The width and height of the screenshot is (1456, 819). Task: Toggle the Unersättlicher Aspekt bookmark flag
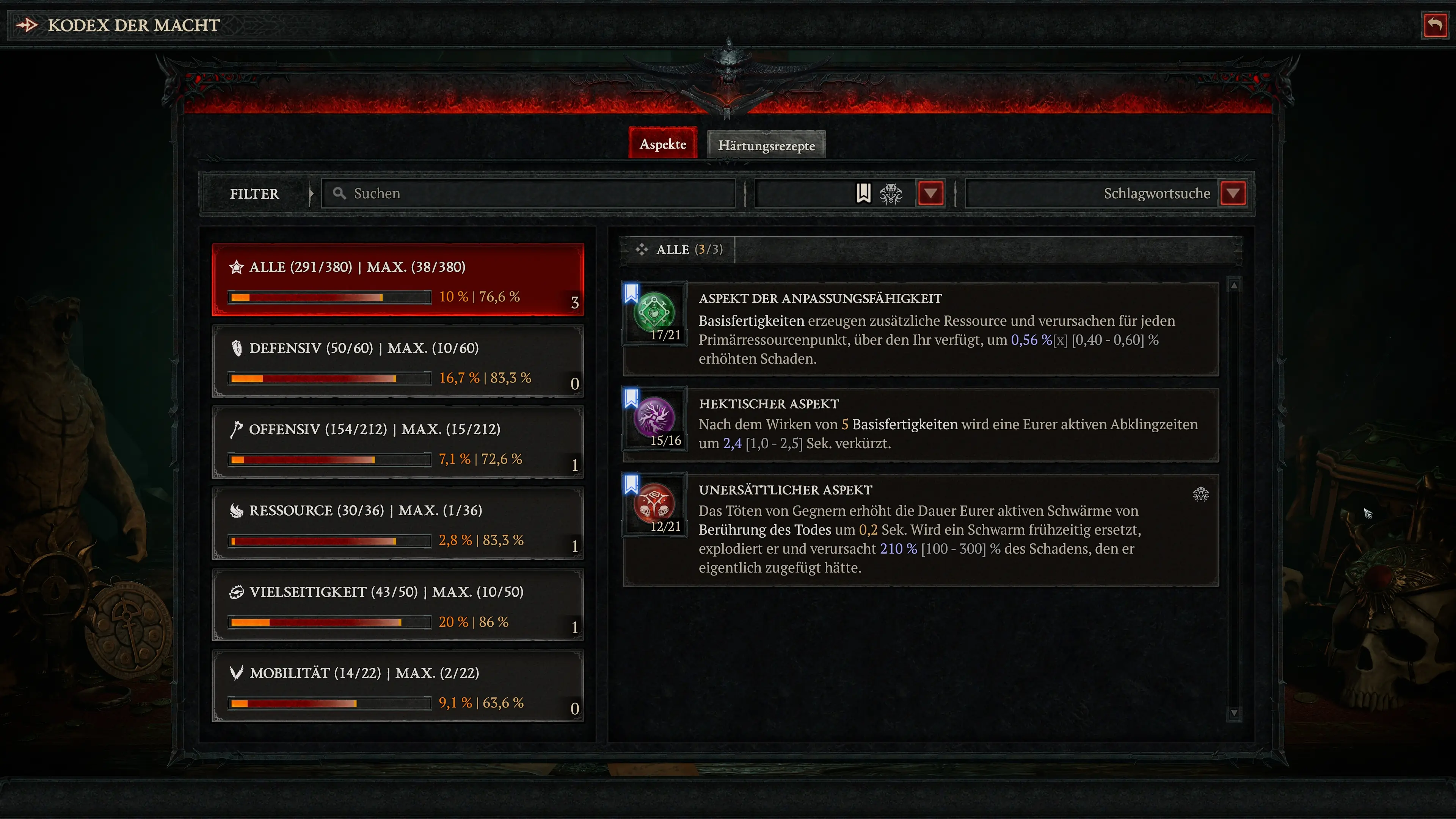click(x=631, y=484)
